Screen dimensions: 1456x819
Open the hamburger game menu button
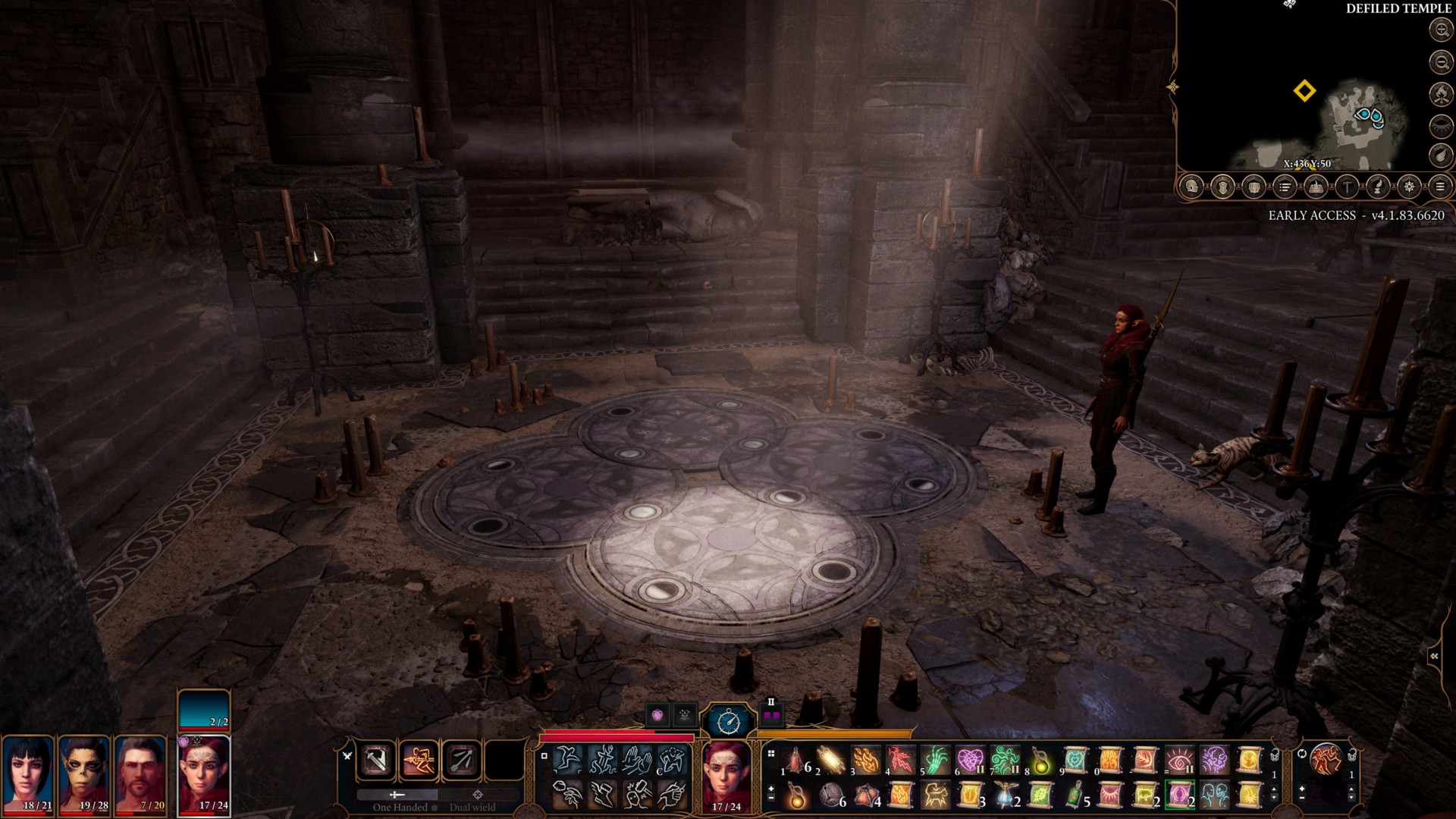1440,187
